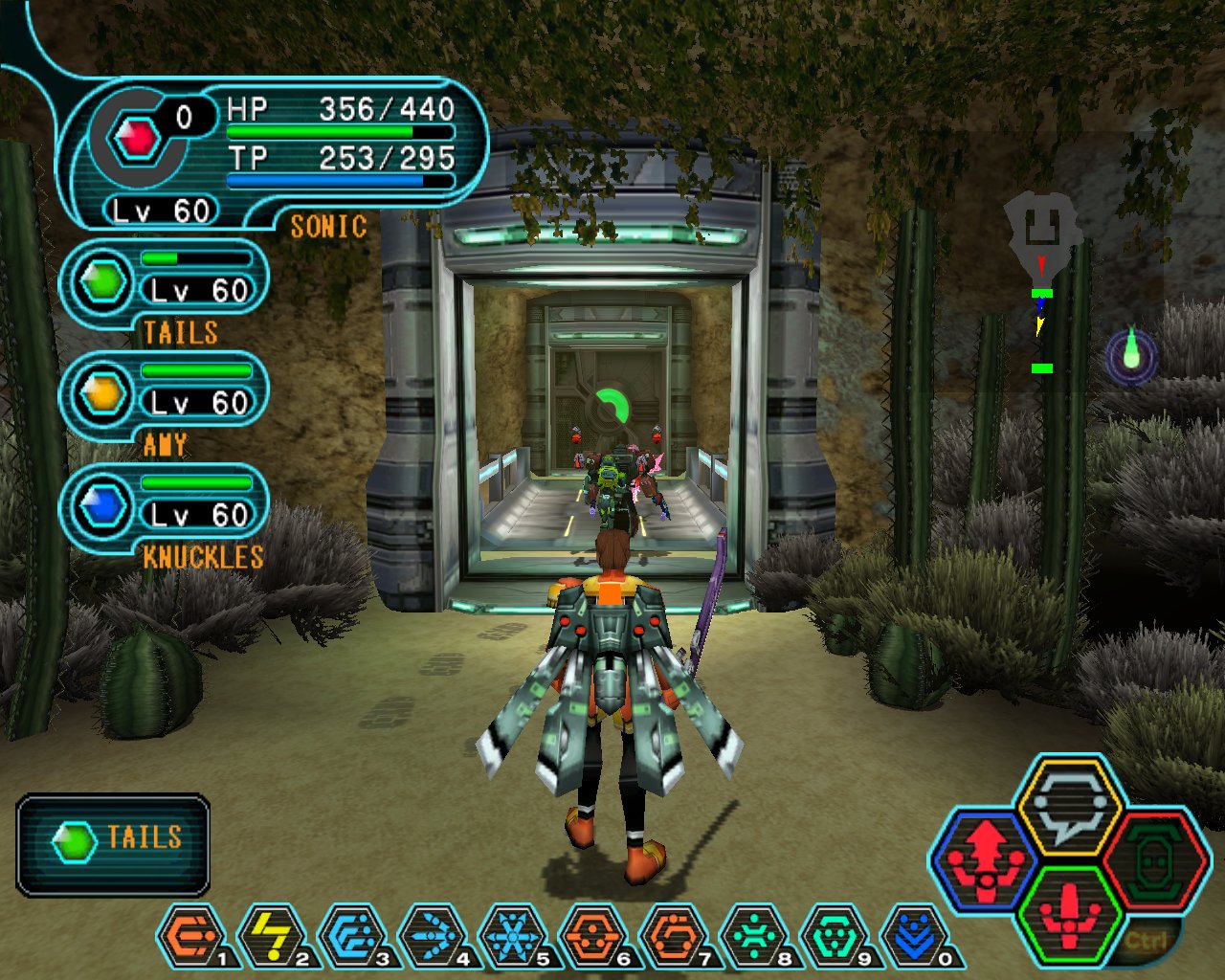Activate the light-blue technique in slot 3
The image size is (1225, 980).
[x=351, y=935]
